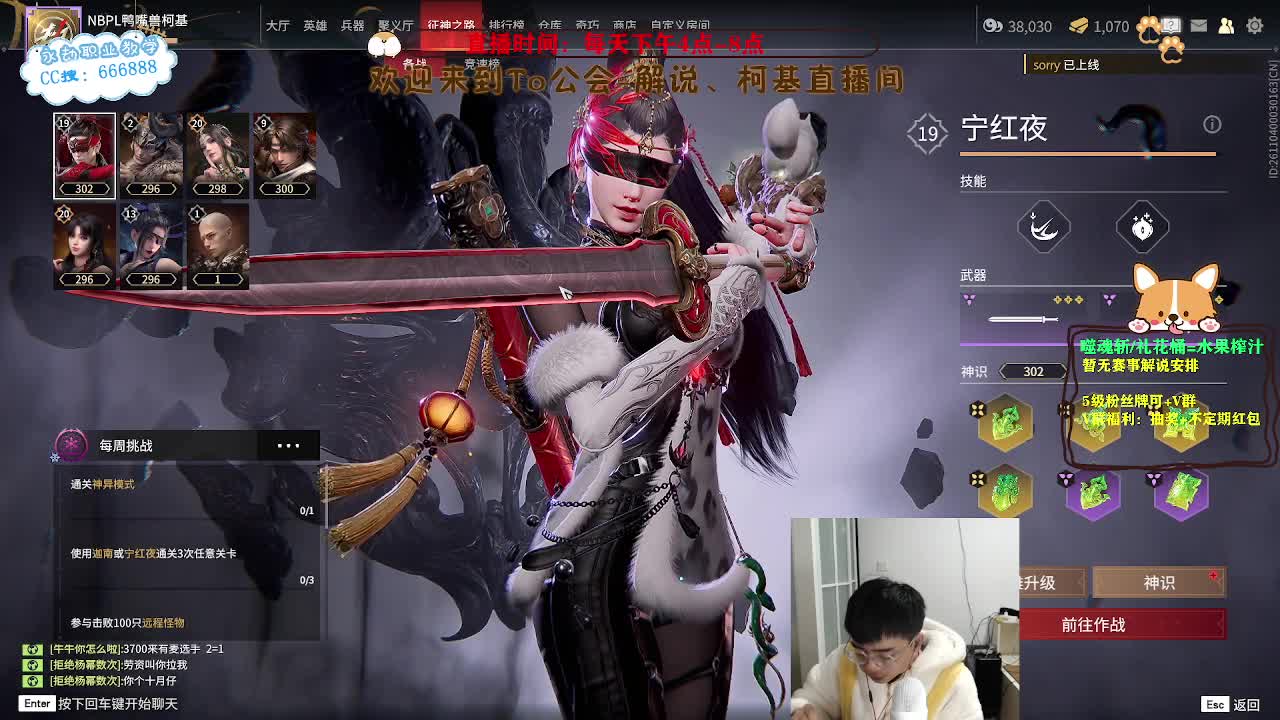Click the info icon beside 宁红夜
The height and width of the screenshot is (720, 1280).
pyautogui.click(x=1212, y=124)
